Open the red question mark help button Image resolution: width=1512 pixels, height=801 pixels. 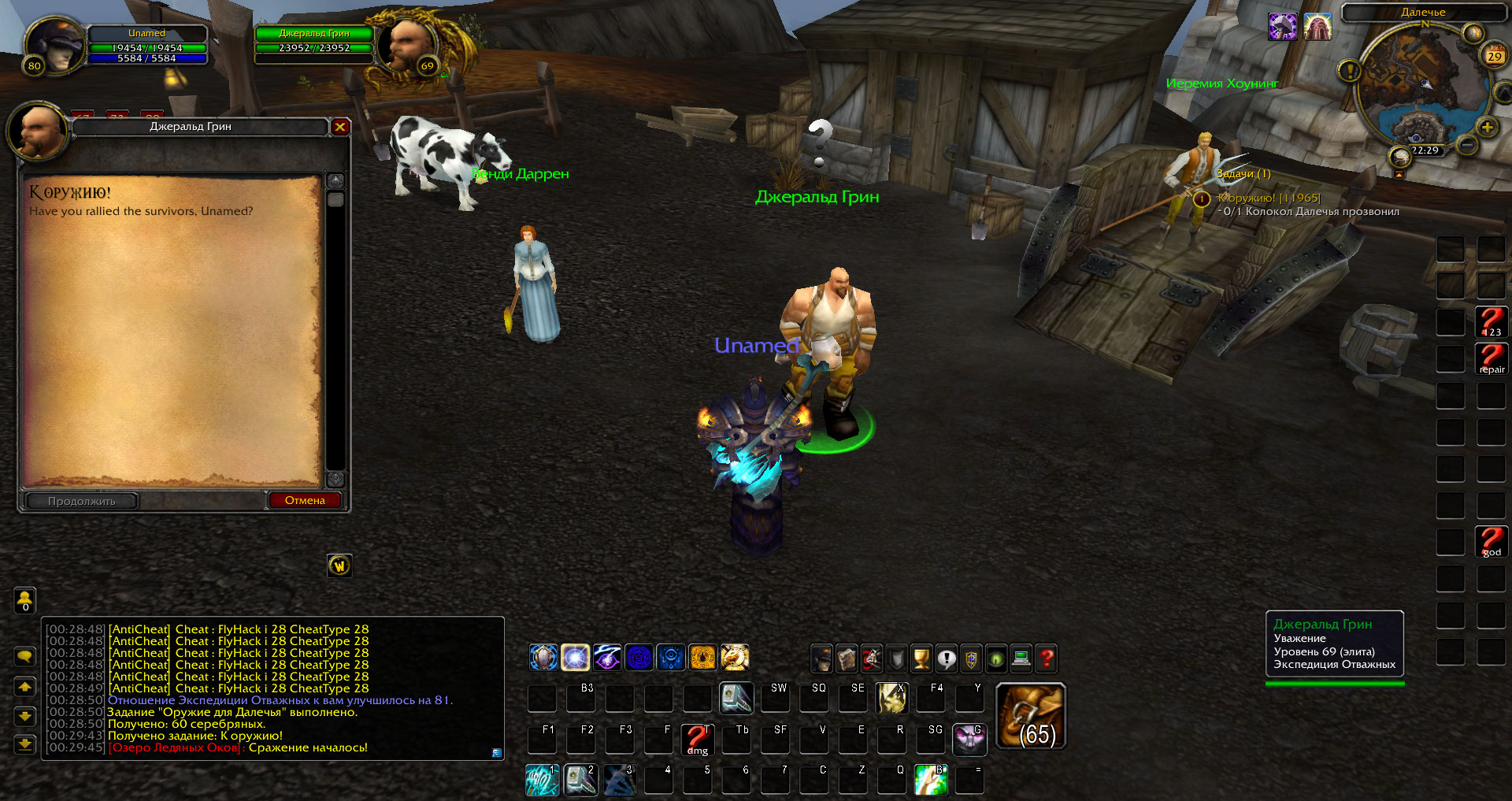tap(1047, 658)
